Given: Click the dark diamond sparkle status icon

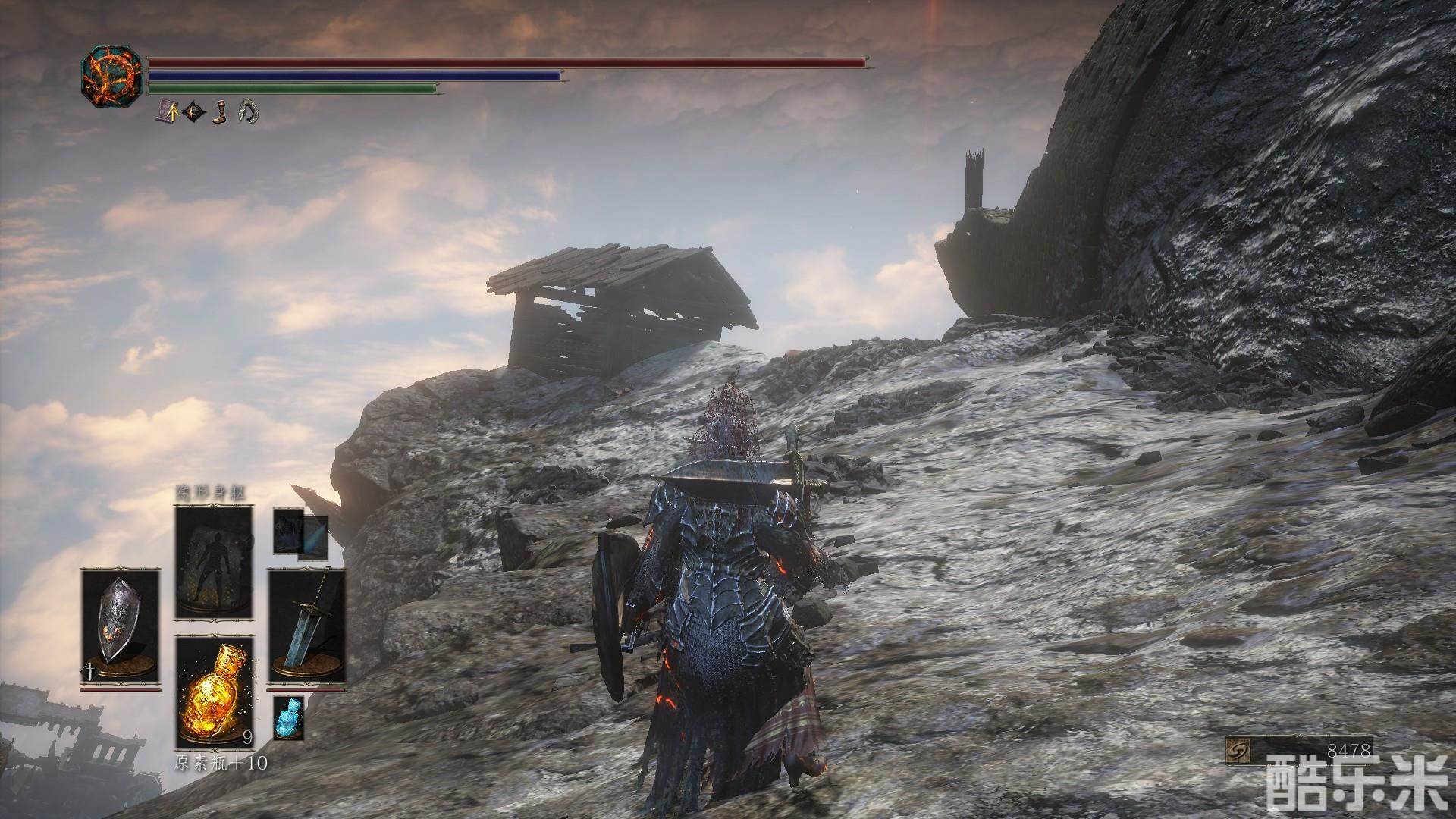Looking at the screenshot, I should click(195, 112).
